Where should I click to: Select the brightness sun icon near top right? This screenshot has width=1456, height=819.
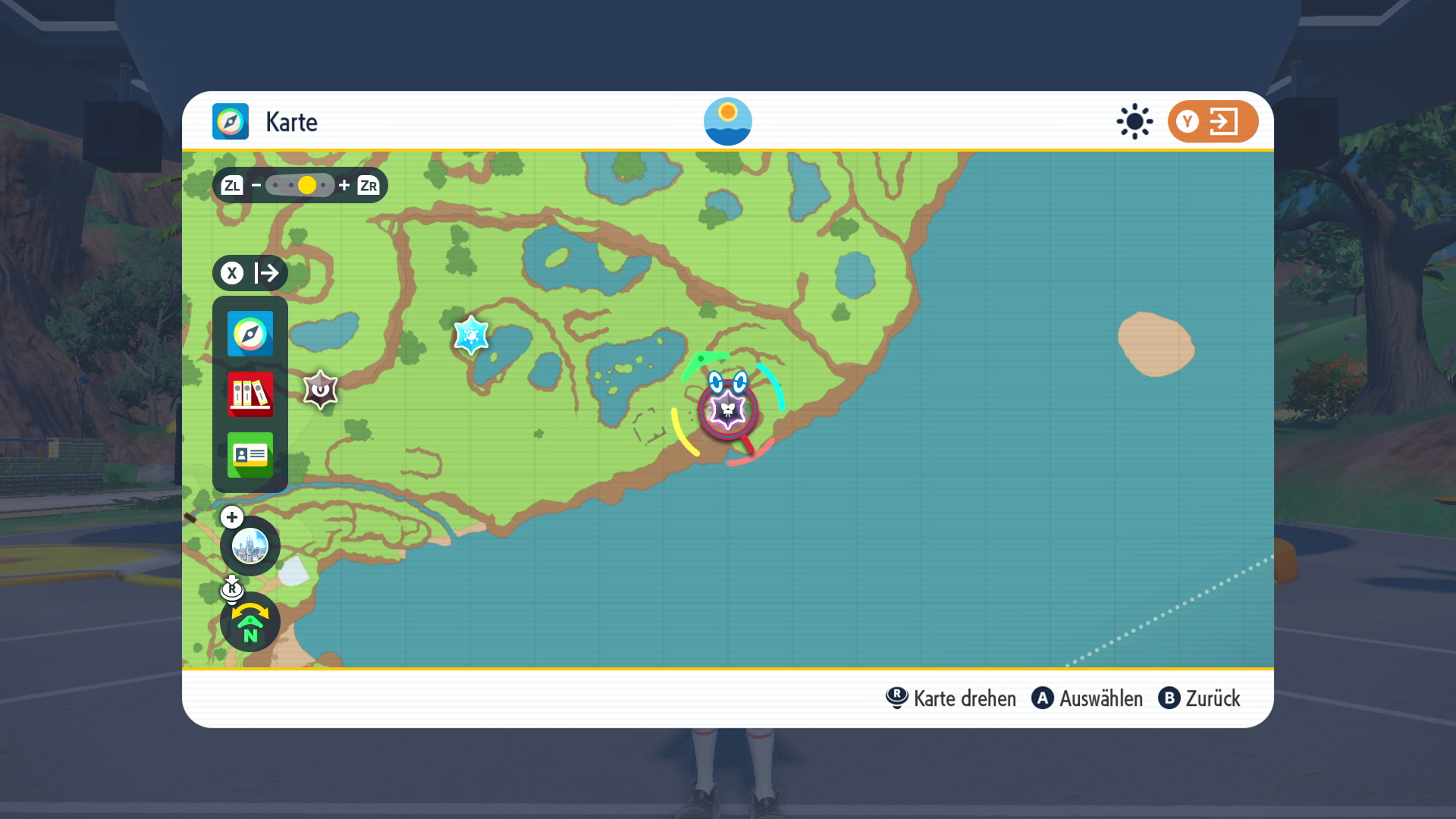pos(1134,121)
